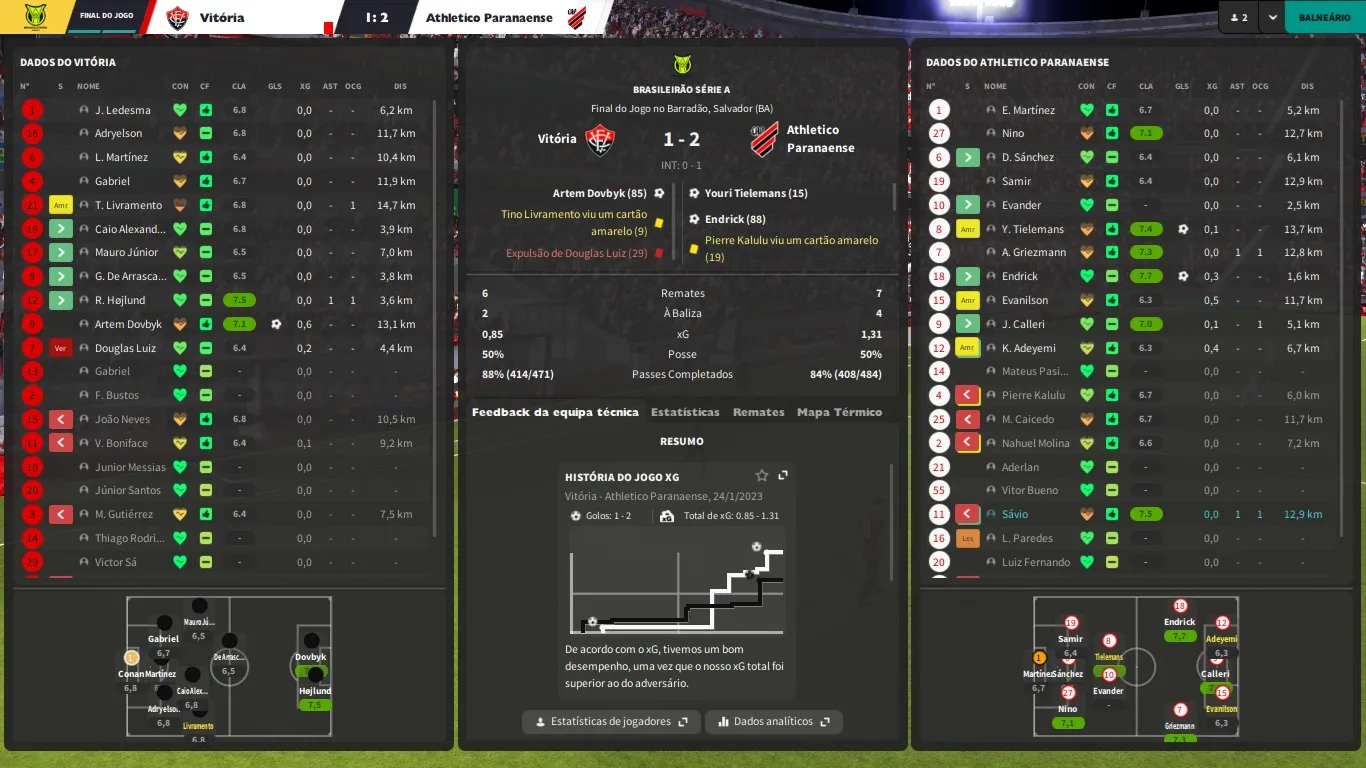Image resolution: width=1366 pixels, height=768 pixels.
Task: Open Dados analíticos panel
Action: coord(773,721)
